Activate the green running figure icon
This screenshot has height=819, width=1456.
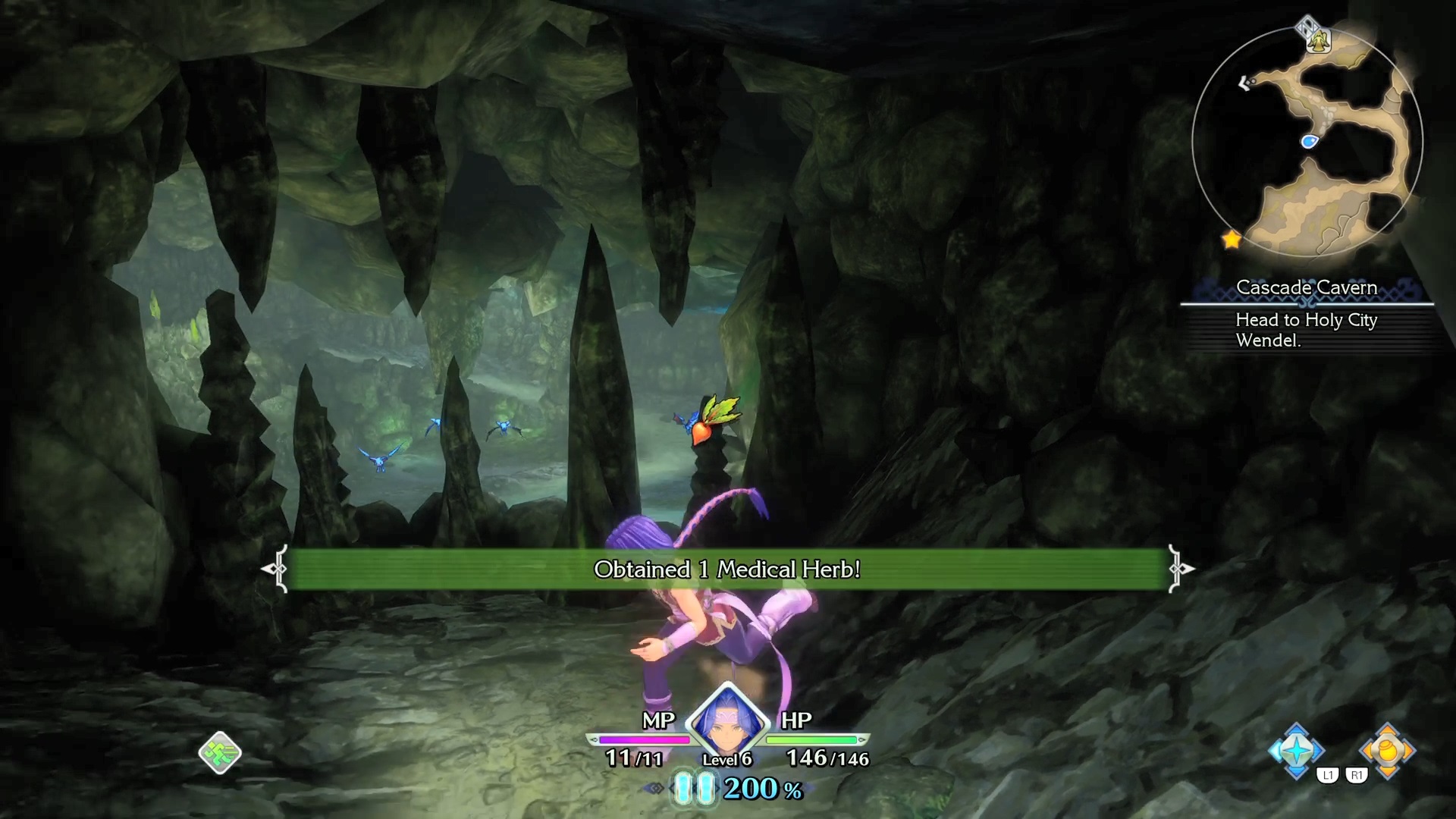pyautogui.click(x=220, y=752)
